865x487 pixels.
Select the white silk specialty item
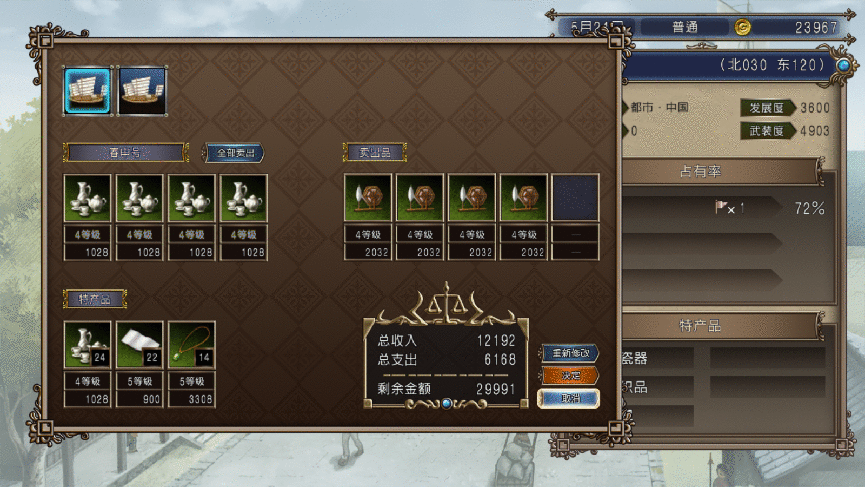click(x=140, y=345)
